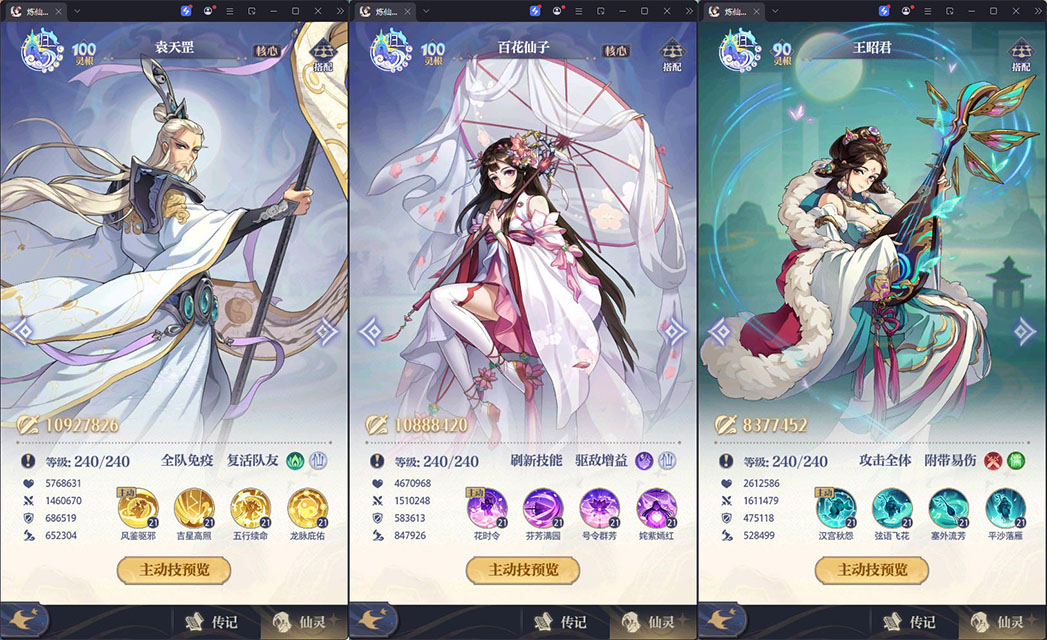Show next character after 百花仙子 with right arrow
This screenshot has height=640, width=1047.
pos(675,331)
